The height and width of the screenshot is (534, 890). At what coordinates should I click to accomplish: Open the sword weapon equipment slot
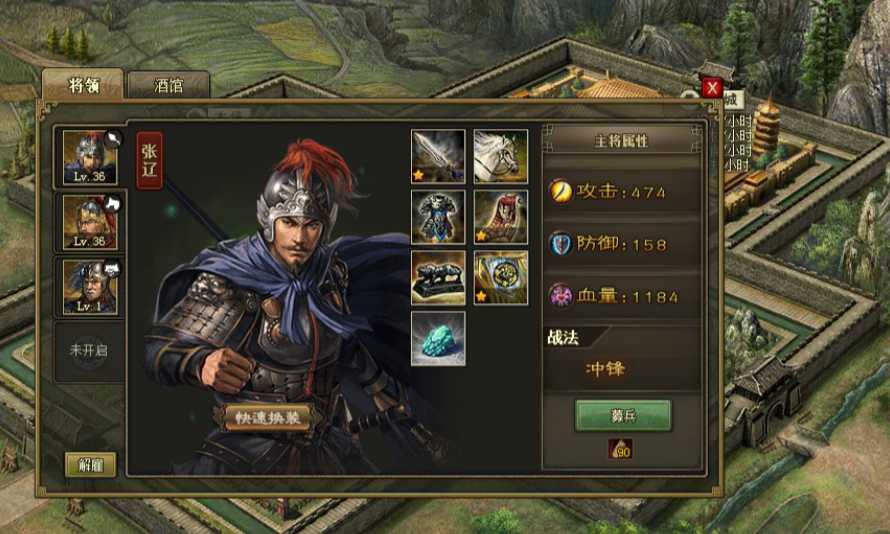[x=438, y=156]
